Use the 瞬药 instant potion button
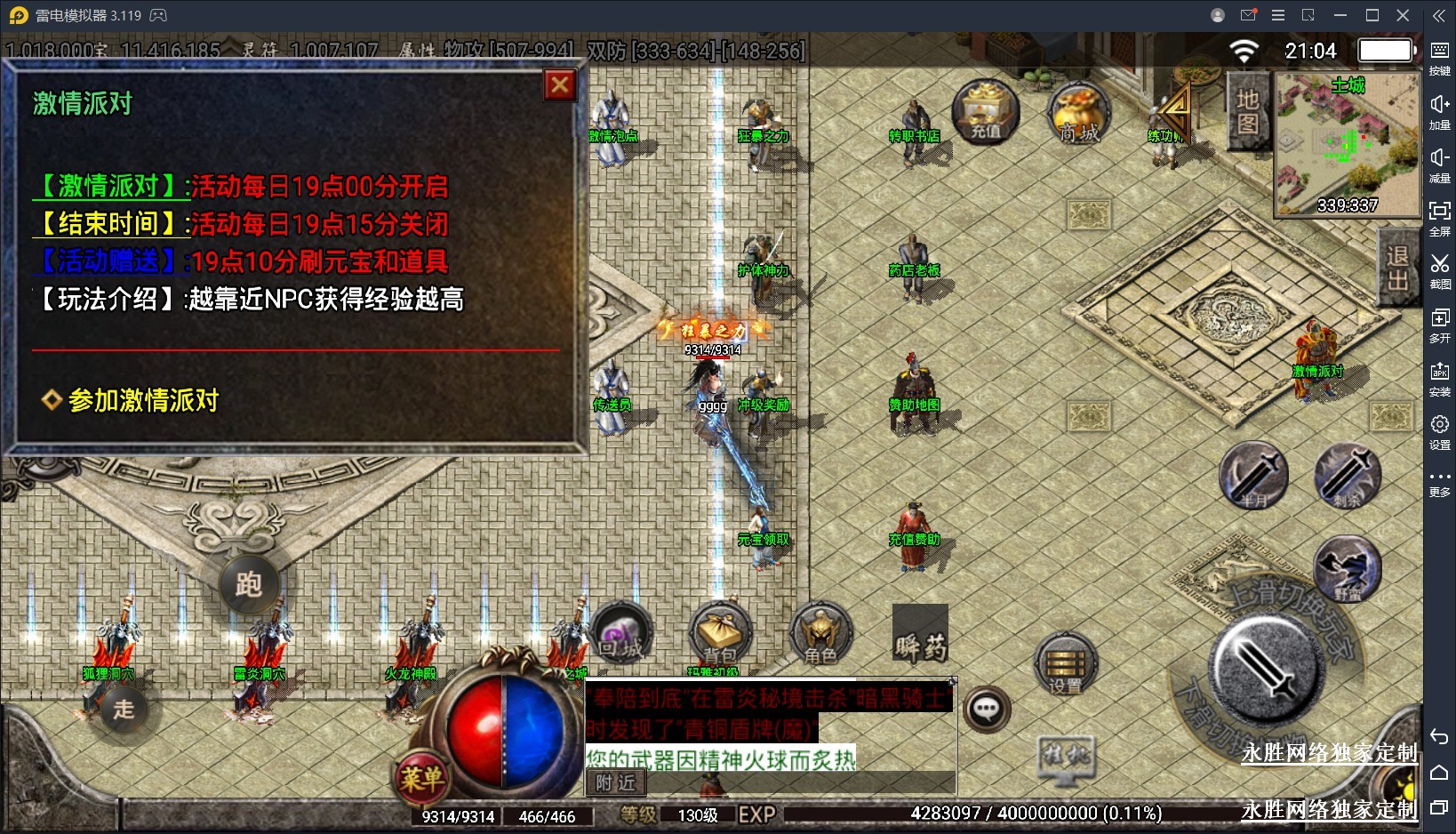Image resolution: width=1456 pixels, height=834 pixels. click(x=920, y=635)
